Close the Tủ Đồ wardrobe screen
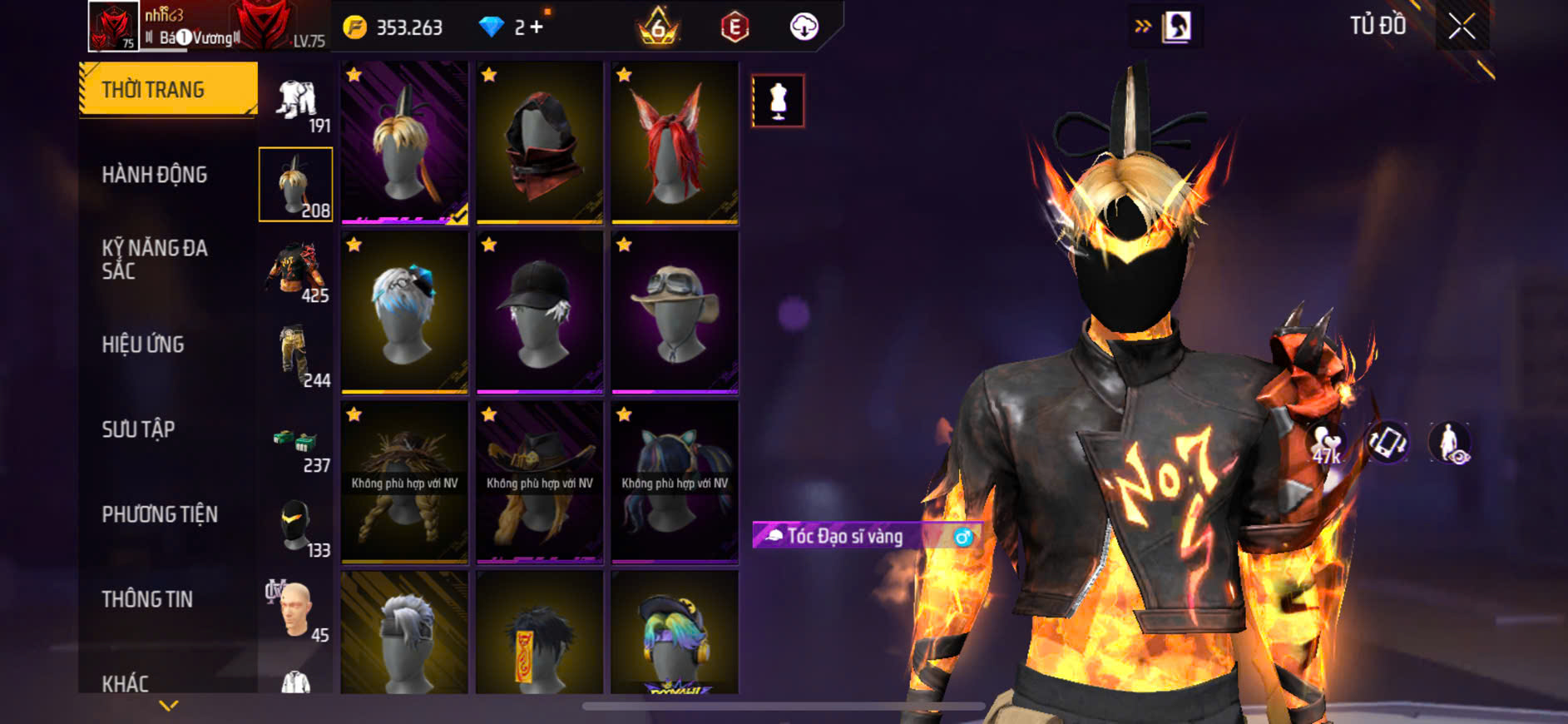 (1462, 27)
